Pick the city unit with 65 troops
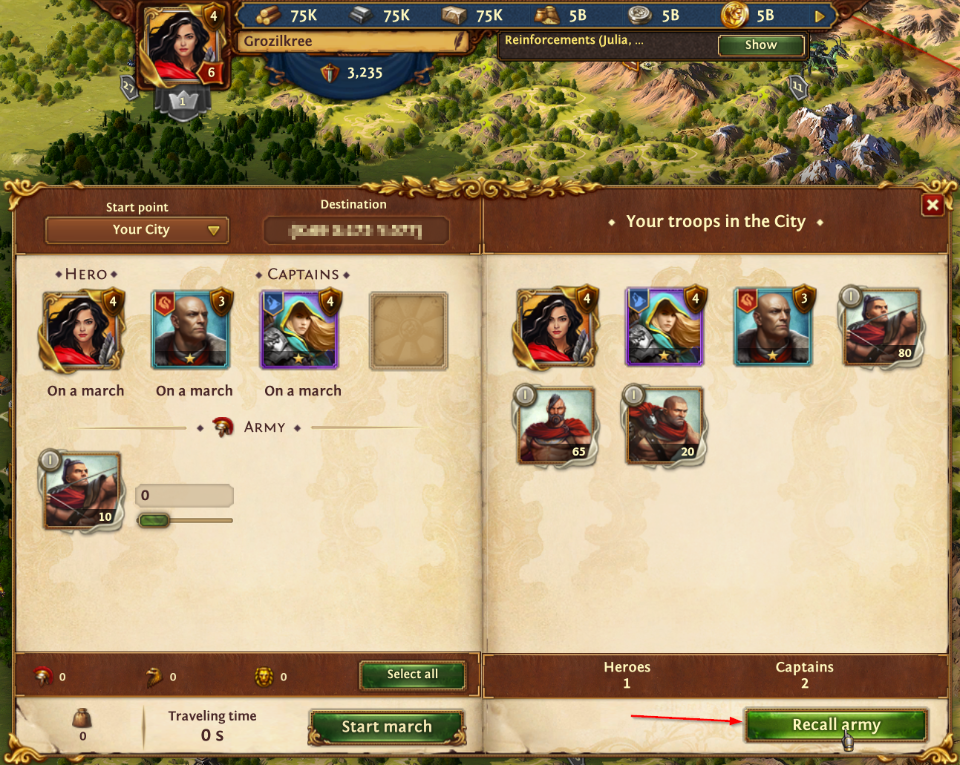The height and width of the screenshot is (765, 960). 555,425
